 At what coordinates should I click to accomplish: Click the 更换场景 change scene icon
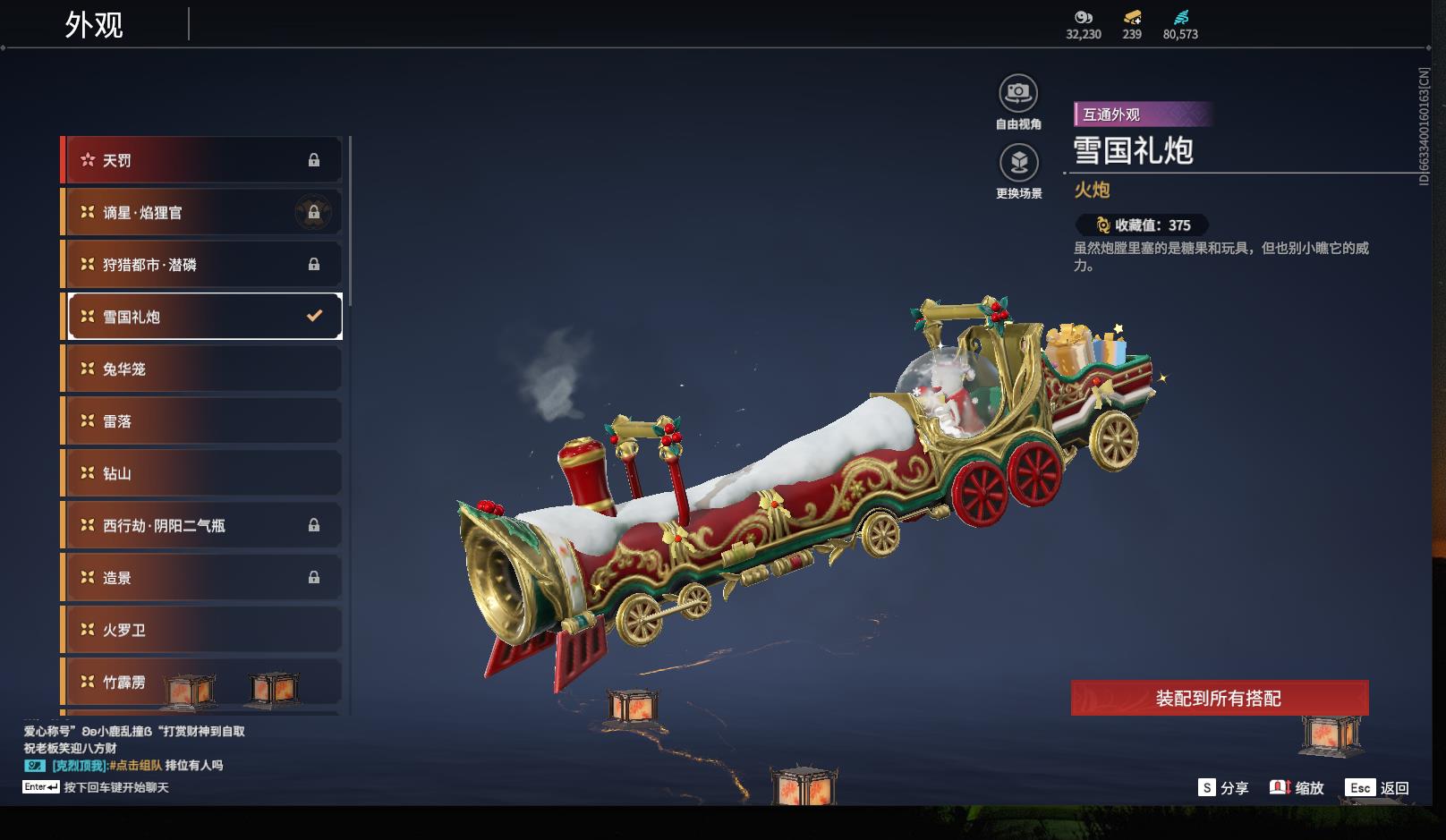point(1018,163)
